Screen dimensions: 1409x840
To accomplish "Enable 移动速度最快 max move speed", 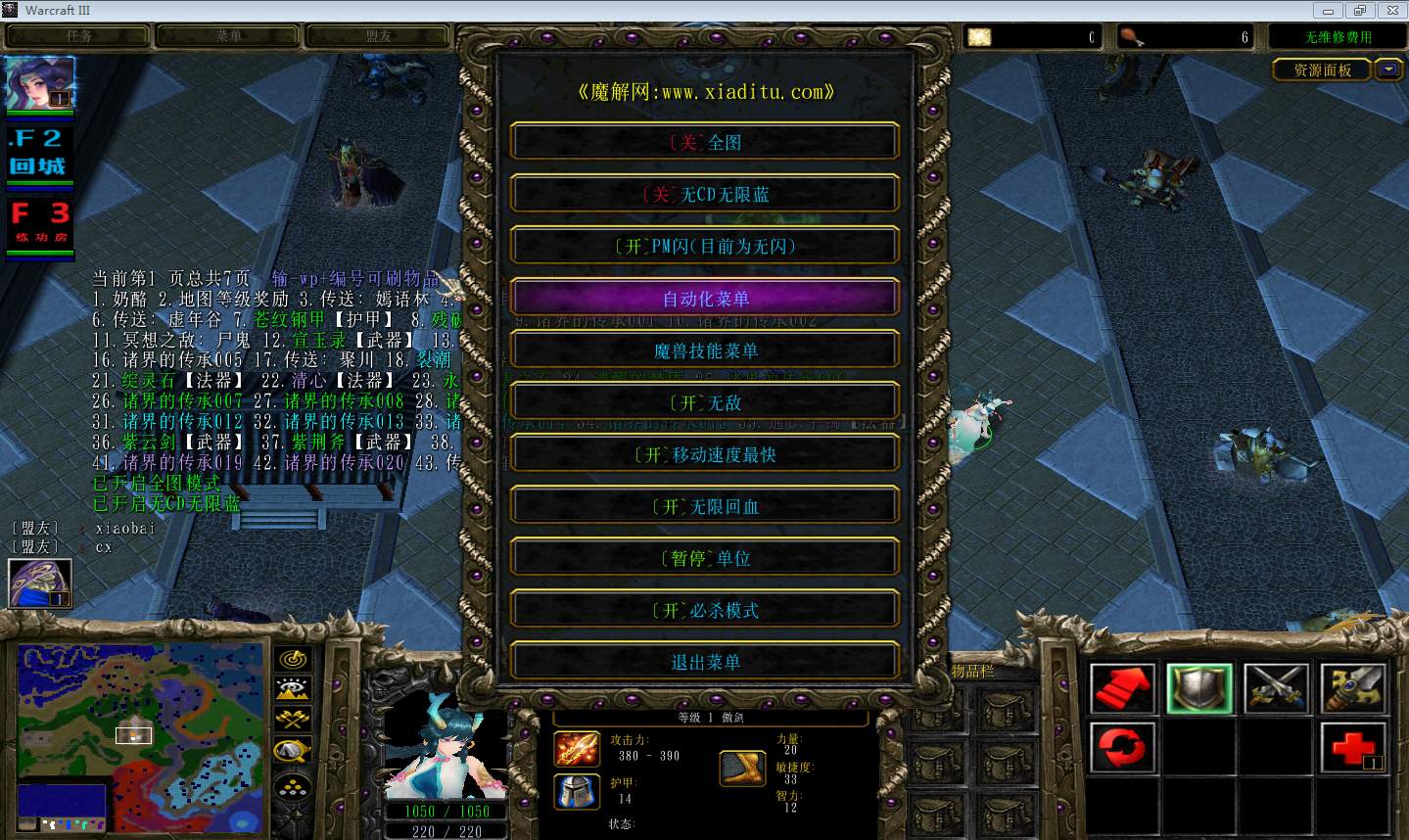I will pyautogui.click(x=704, y=454).
